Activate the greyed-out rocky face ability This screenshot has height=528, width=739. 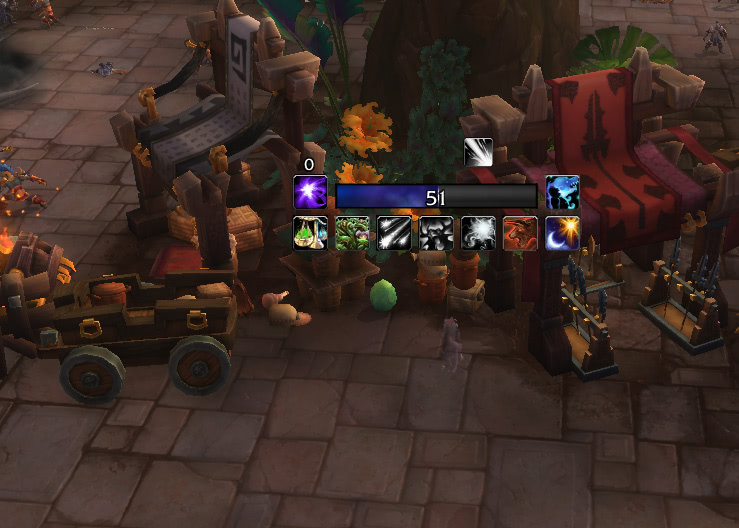click(436, 233)
